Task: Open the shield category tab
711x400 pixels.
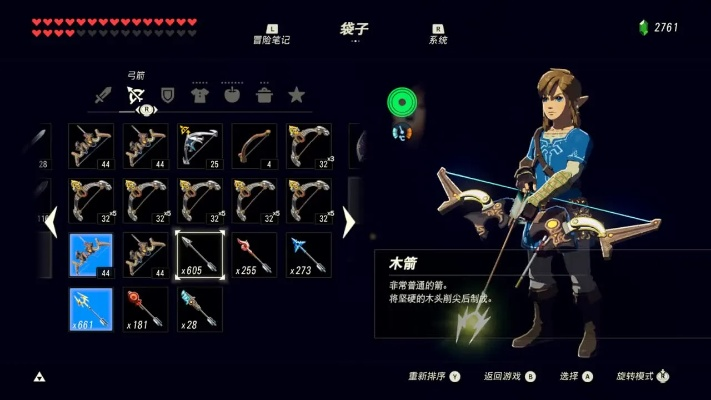Action: click(168, 96)
